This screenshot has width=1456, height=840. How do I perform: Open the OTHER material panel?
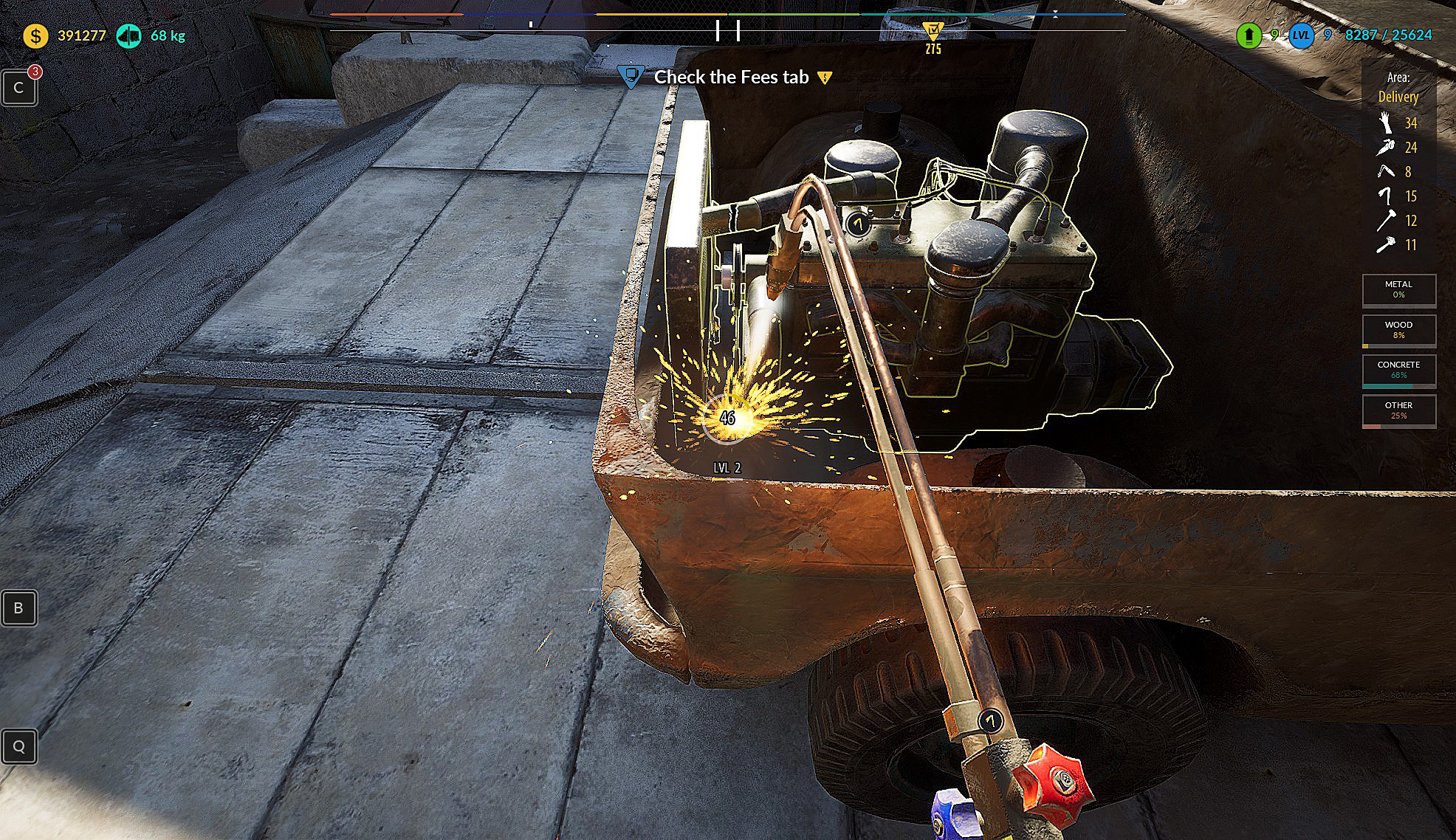click(x=1398, y=411)
